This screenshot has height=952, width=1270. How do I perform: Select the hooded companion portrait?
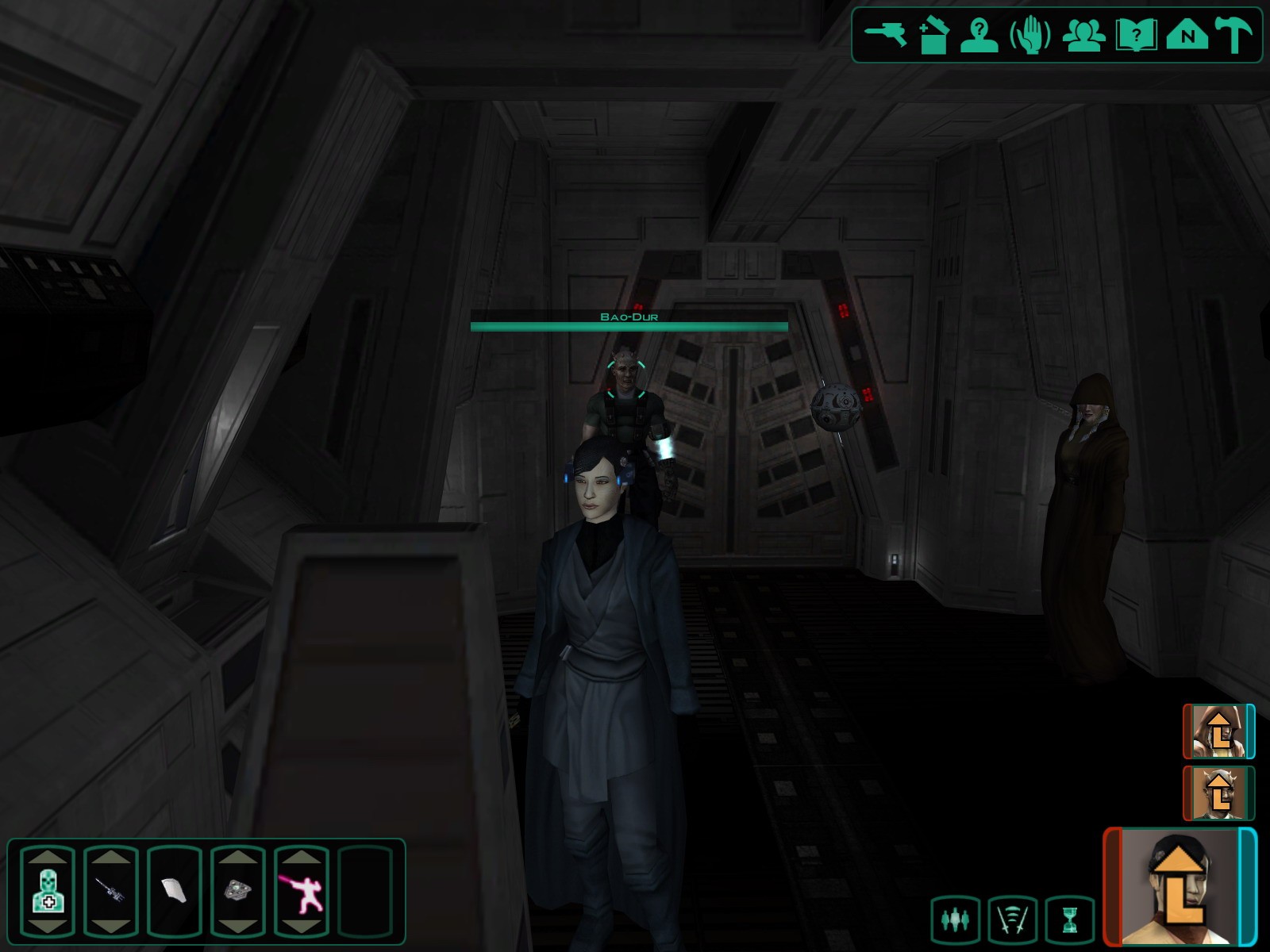1218,731
